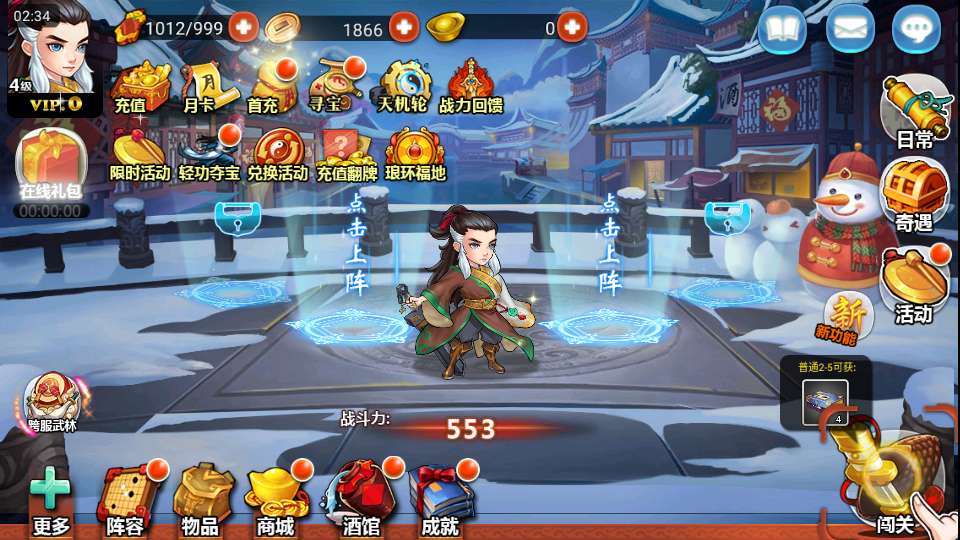Enter the 酒馆 tavern
The image size is (960, 540).
point(360,498)
